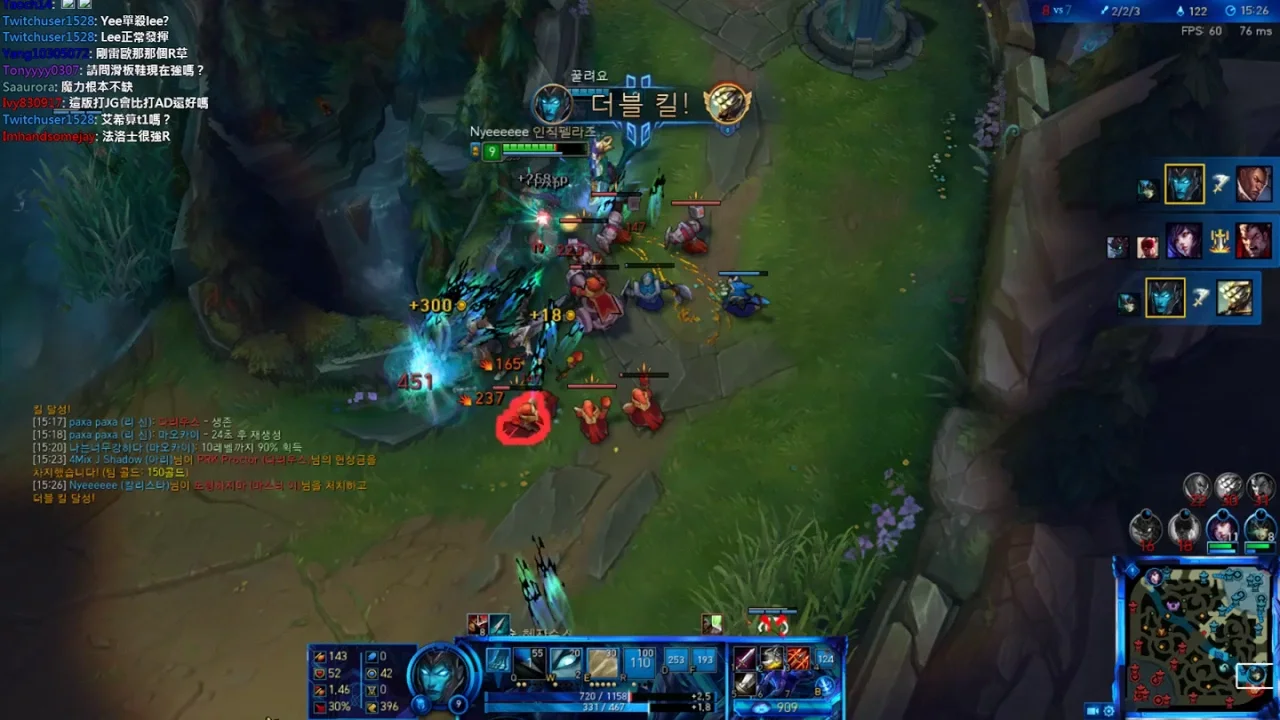
Task: Select the sword item in slot 1
Action: 746,658
